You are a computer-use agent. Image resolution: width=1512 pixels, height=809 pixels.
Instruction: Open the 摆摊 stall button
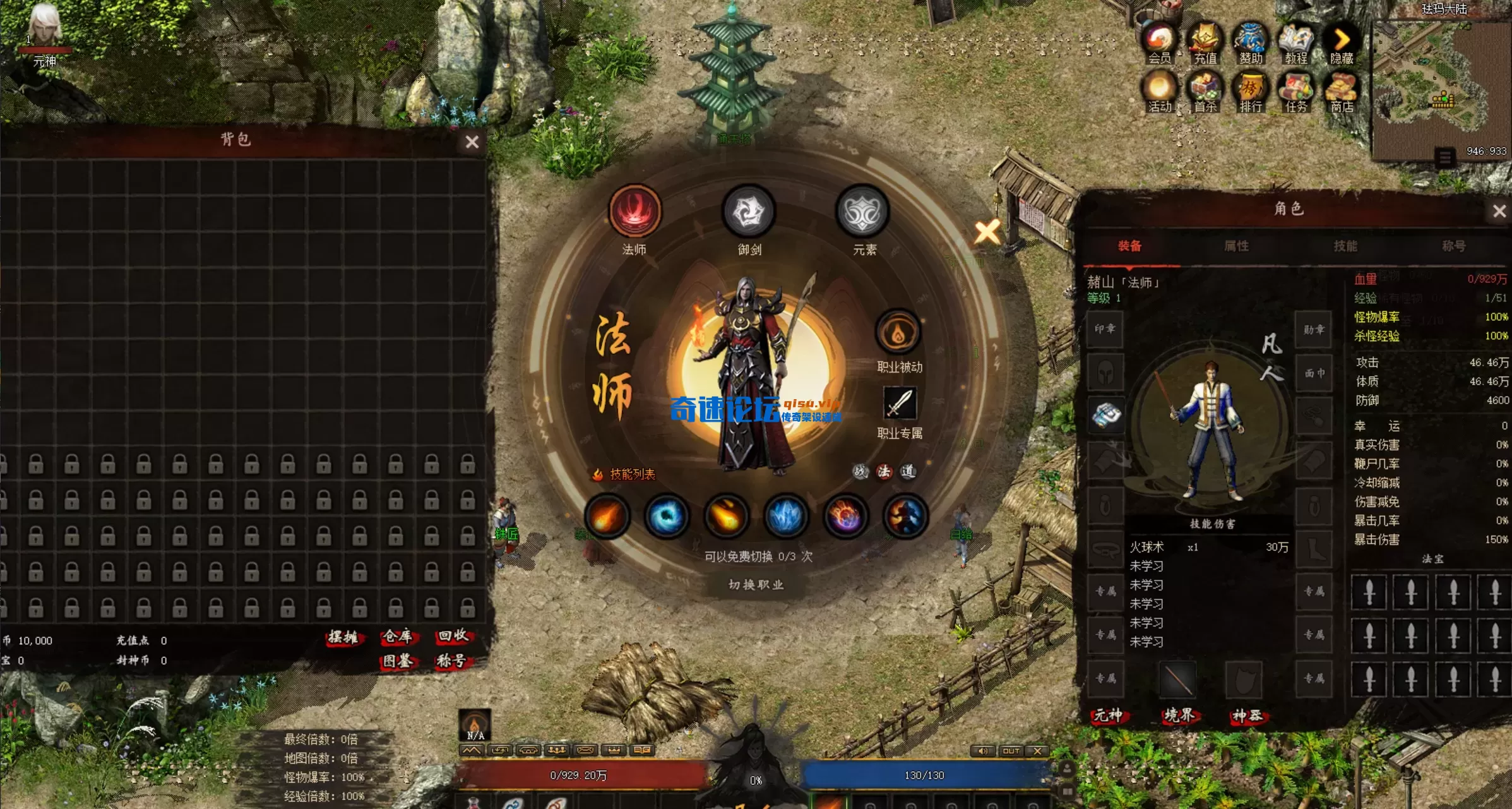point(343,637)
